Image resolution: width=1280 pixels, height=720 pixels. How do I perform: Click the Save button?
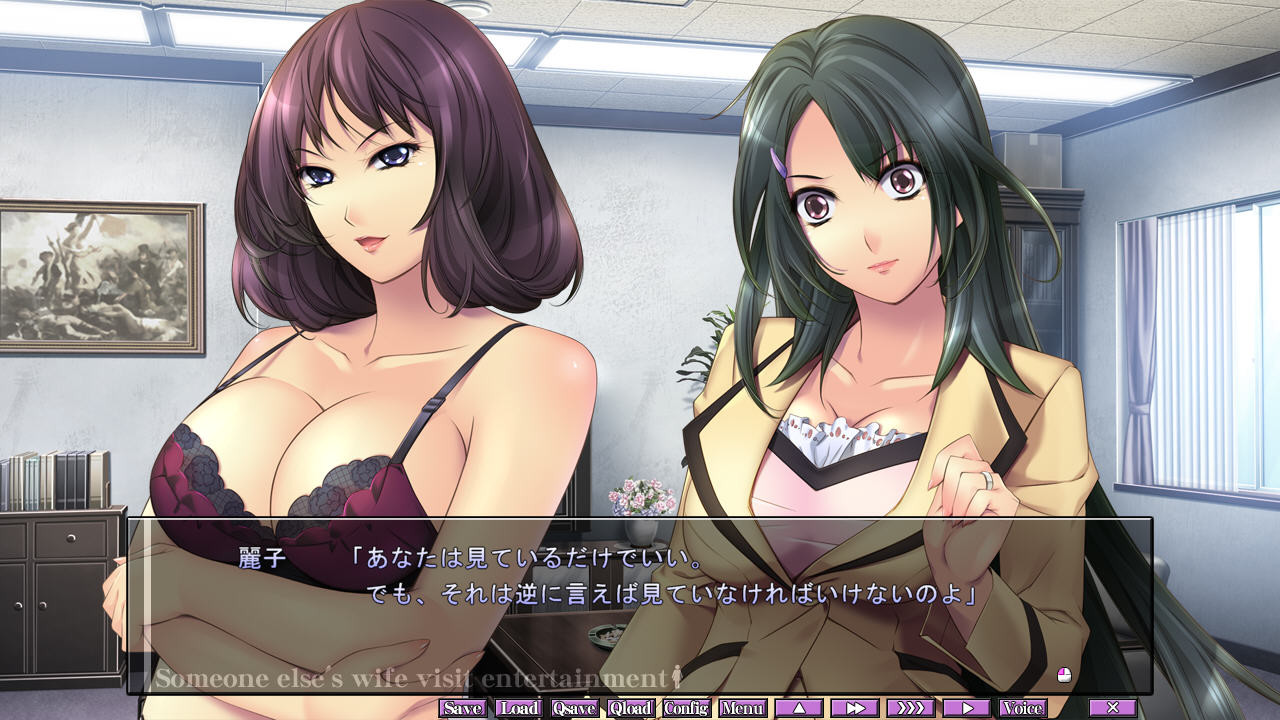coord(463,708)
